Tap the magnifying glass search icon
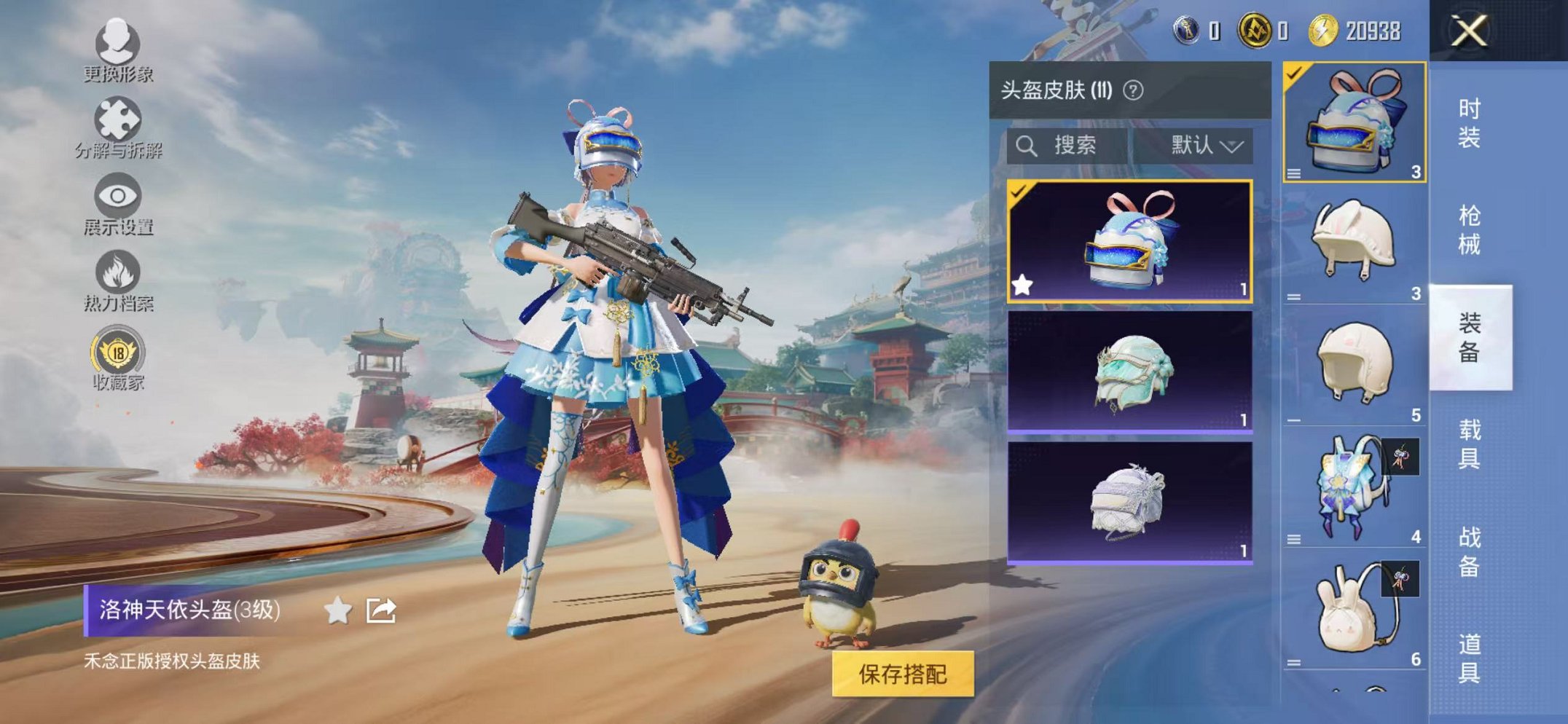The width and height of the screenshot is (1568, 724). (1028, 145)
